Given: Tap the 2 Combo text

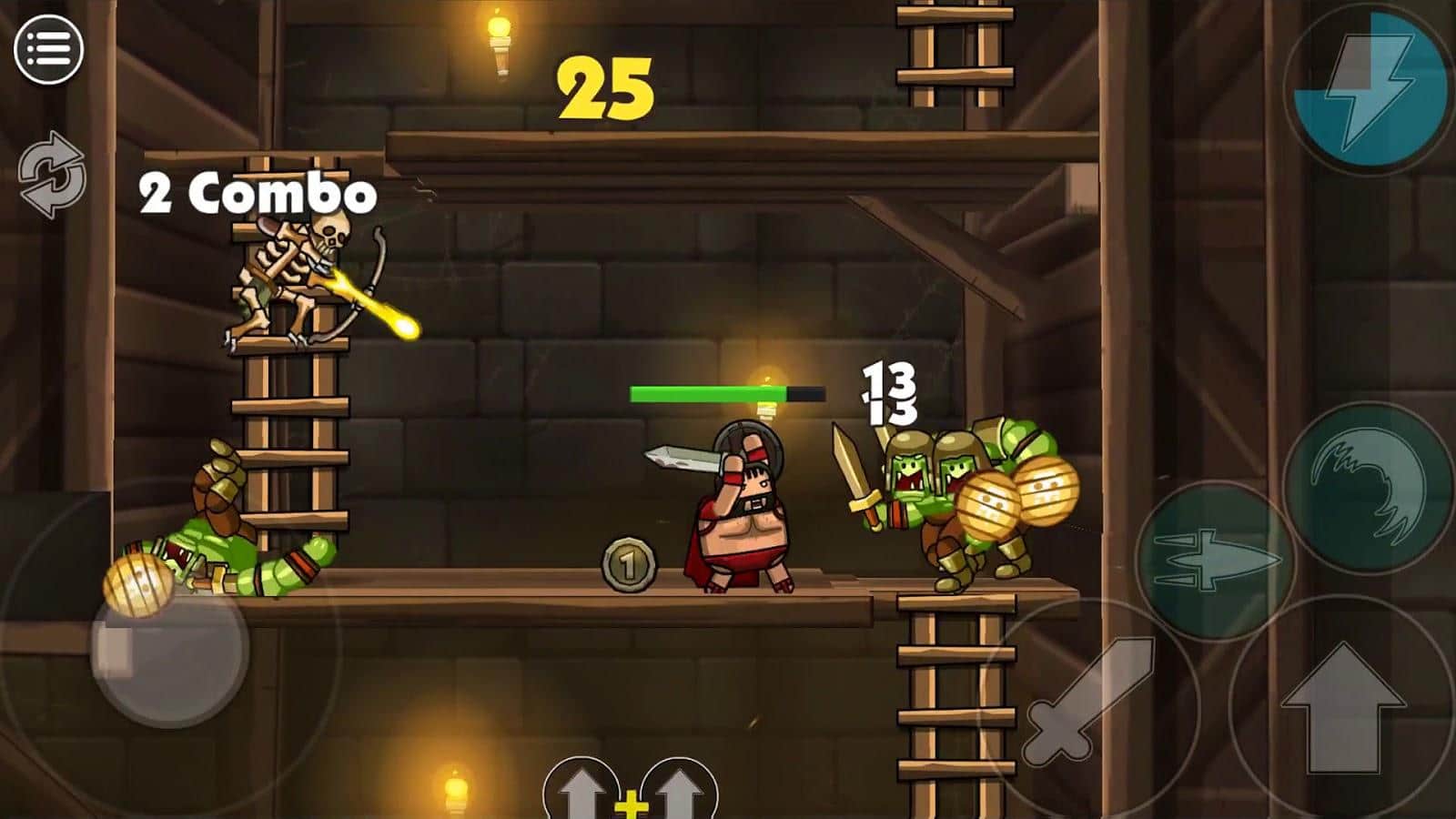Looking at the screenshot, I should (x=255, y=191).
